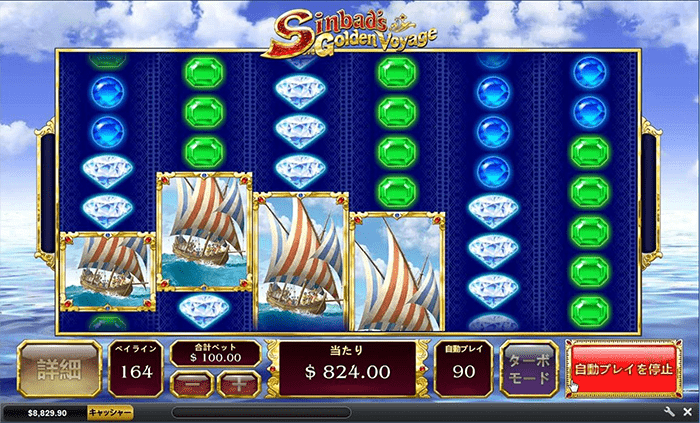Viewport: 700px width, 423px height.
Task: Stop autoplay with the red button
Action: [622, 370]
